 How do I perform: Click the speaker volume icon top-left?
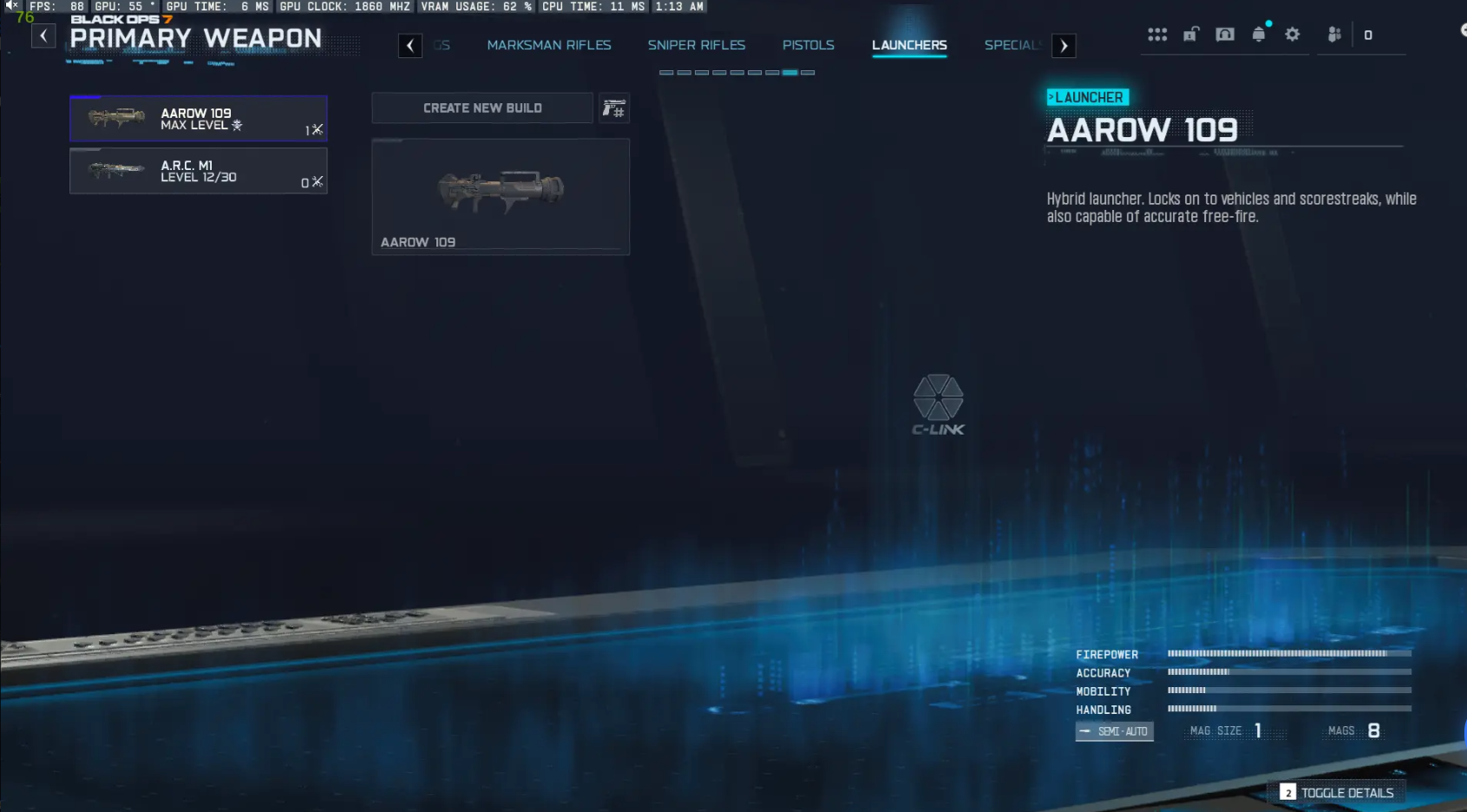pos(9,6)
